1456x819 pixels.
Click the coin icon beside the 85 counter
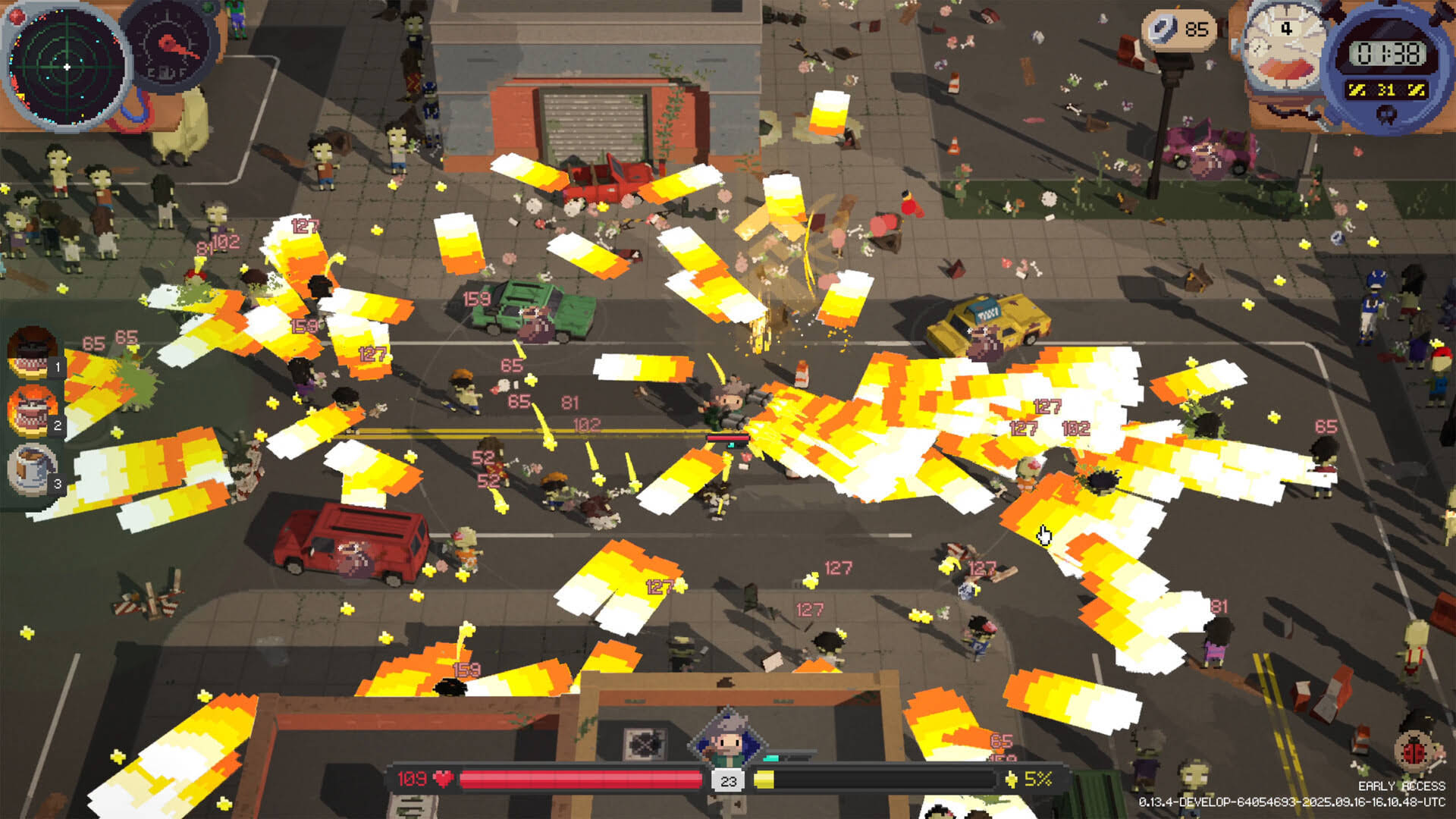coord(1165,29)
